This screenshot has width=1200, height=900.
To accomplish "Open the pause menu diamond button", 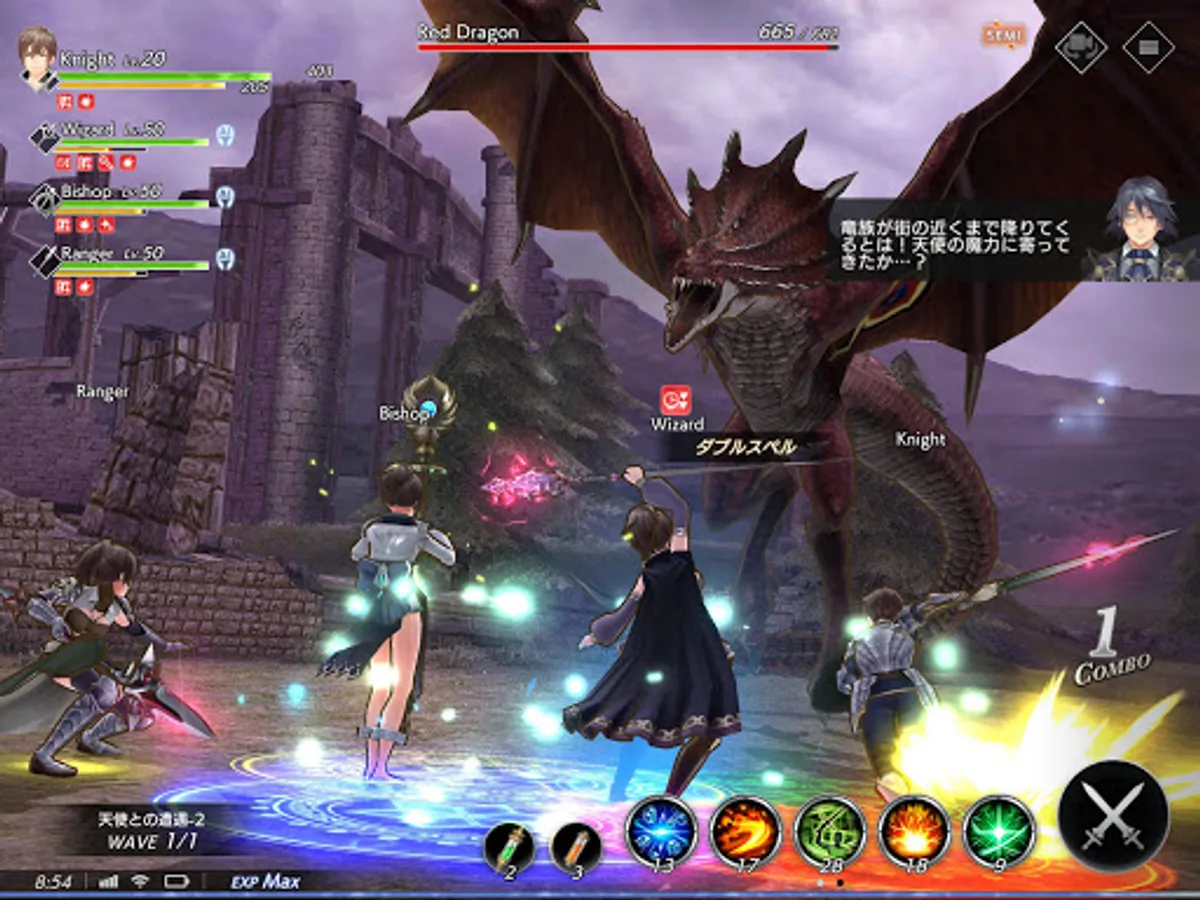I will (x=1147, y=46).
